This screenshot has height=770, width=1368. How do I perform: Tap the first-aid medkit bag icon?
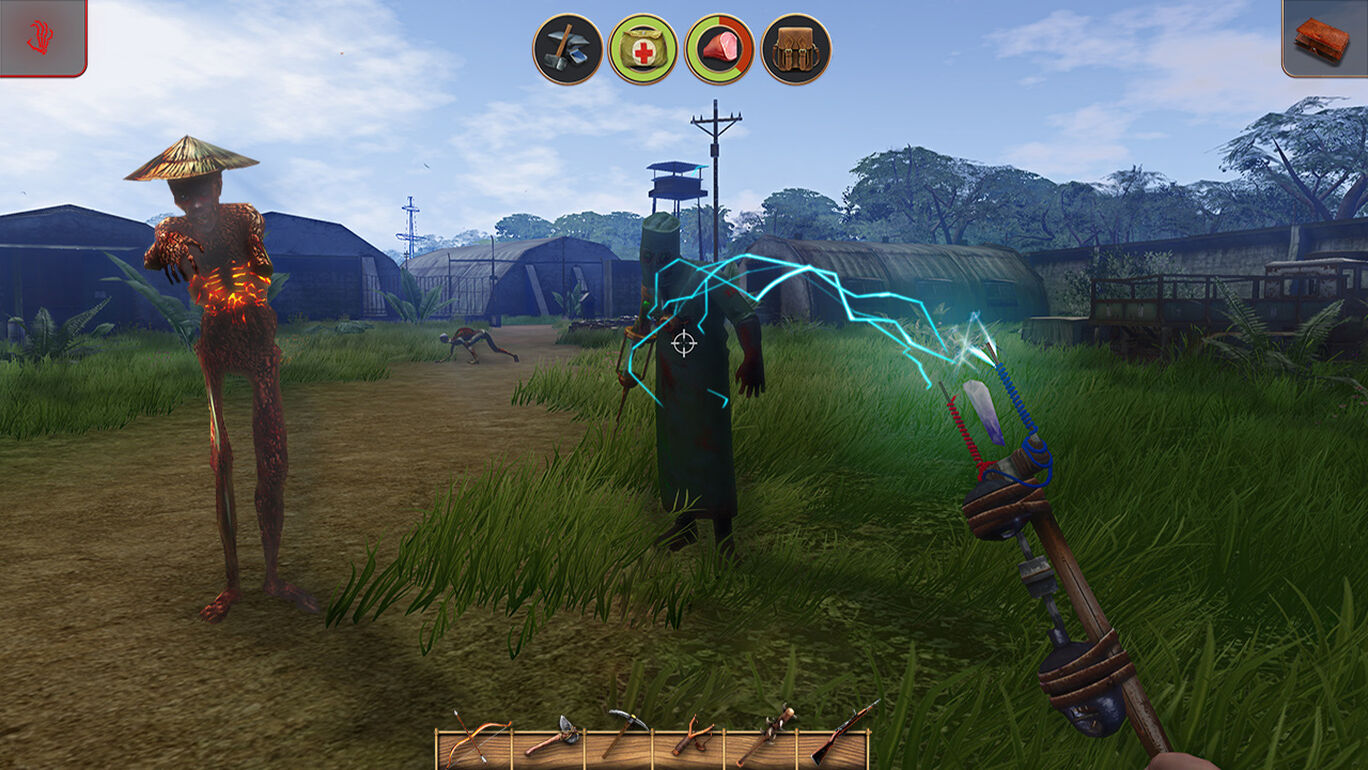click(x=643, y=49)
